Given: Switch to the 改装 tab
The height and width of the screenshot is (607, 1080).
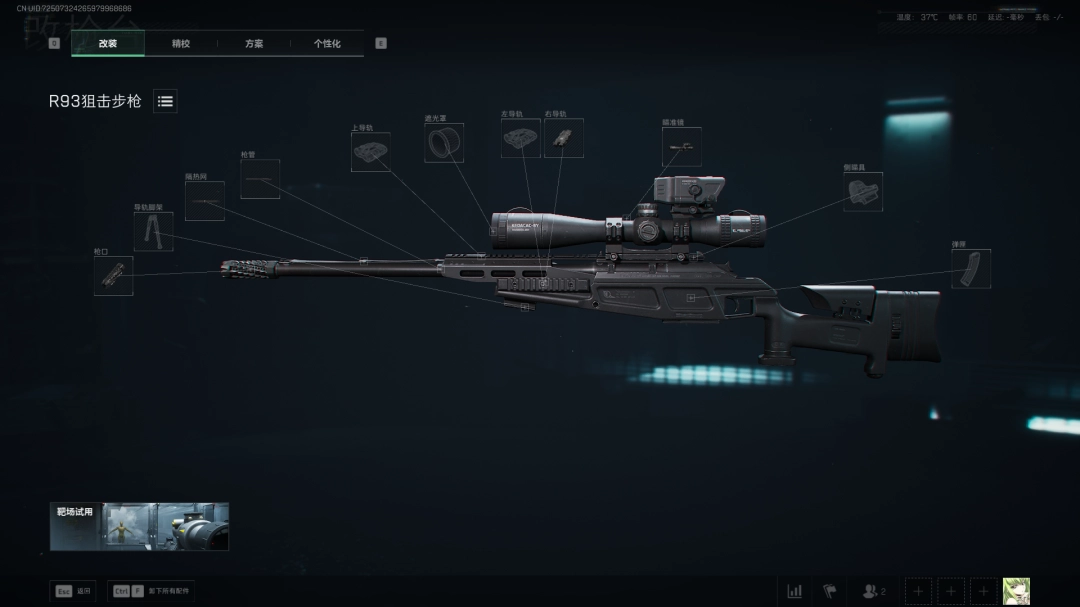Looking at the screenshot, I should [x=108, y=44].
